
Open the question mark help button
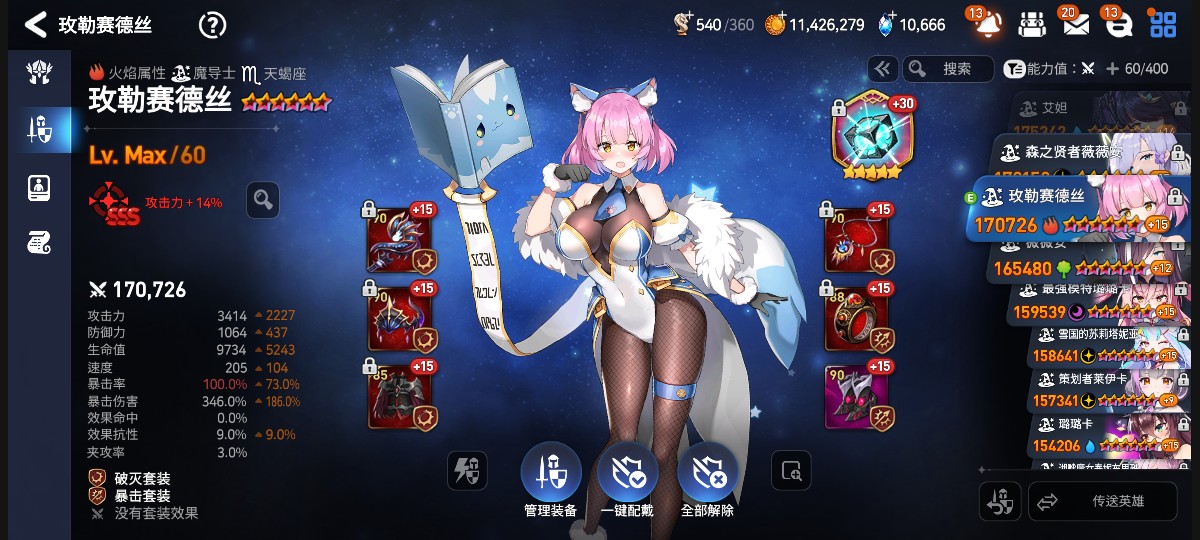[x=212, y=25]
